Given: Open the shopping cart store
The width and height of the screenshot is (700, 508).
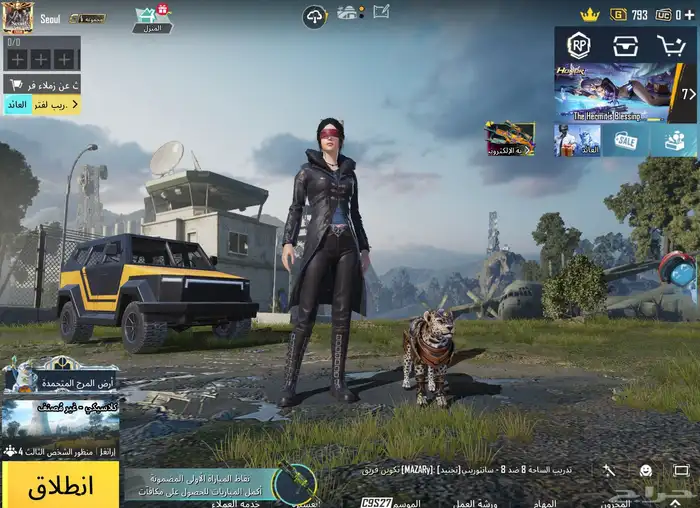Looking at the screenshot, I should click(671, 45).
